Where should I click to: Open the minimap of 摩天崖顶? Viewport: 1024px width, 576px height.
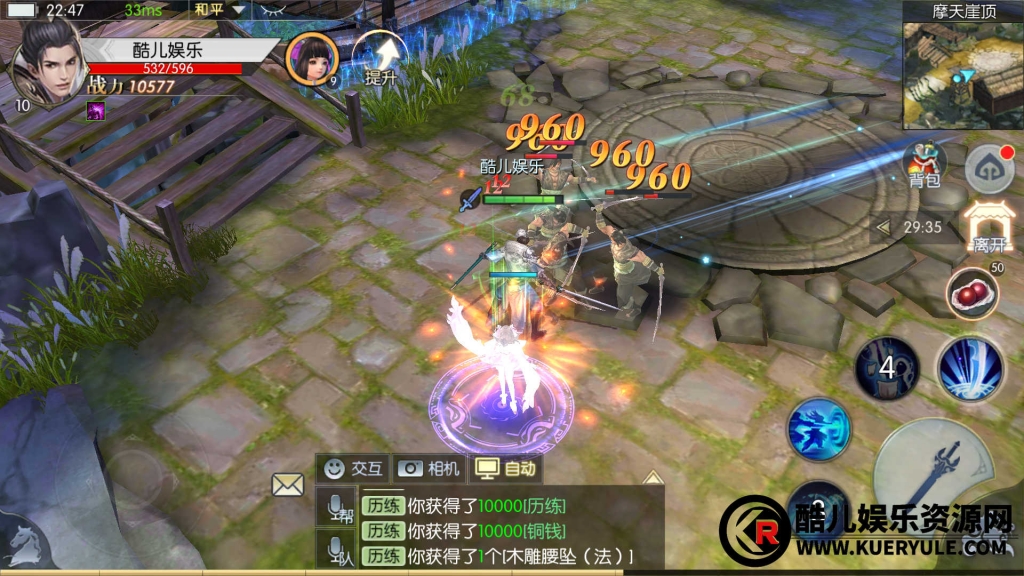[x=963, y=76]
